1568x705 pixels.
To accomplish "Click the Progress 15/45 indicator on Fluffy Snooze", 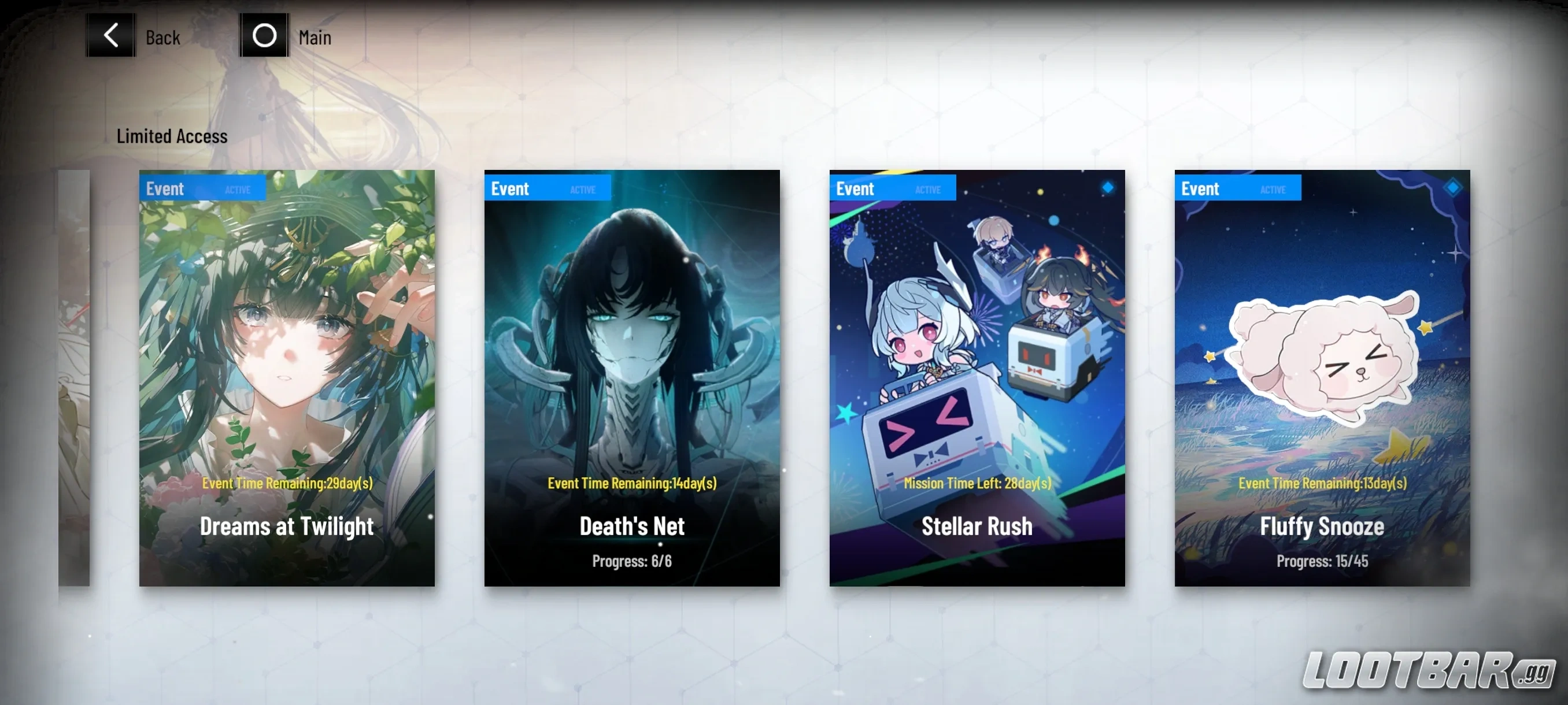I will [x=1322, y=561].
